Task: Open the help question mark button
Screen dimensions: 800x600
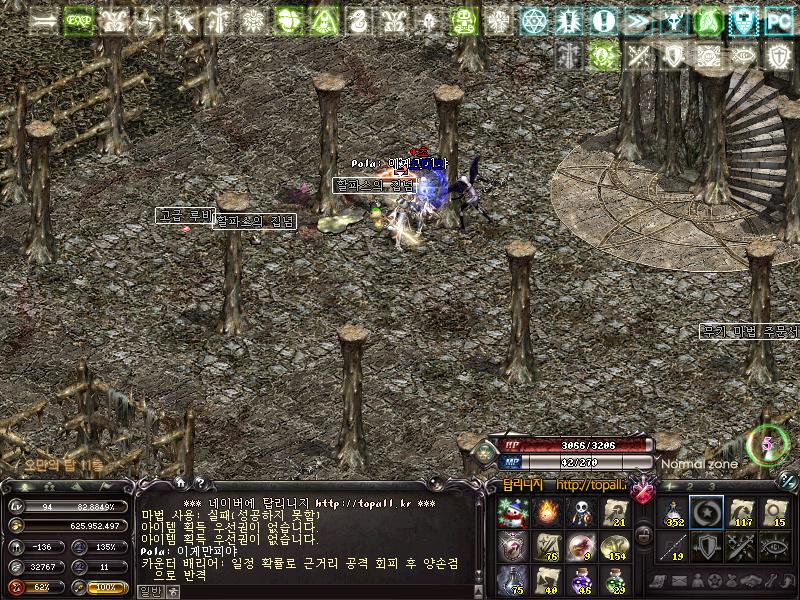Action: click(x=199, y=482)
